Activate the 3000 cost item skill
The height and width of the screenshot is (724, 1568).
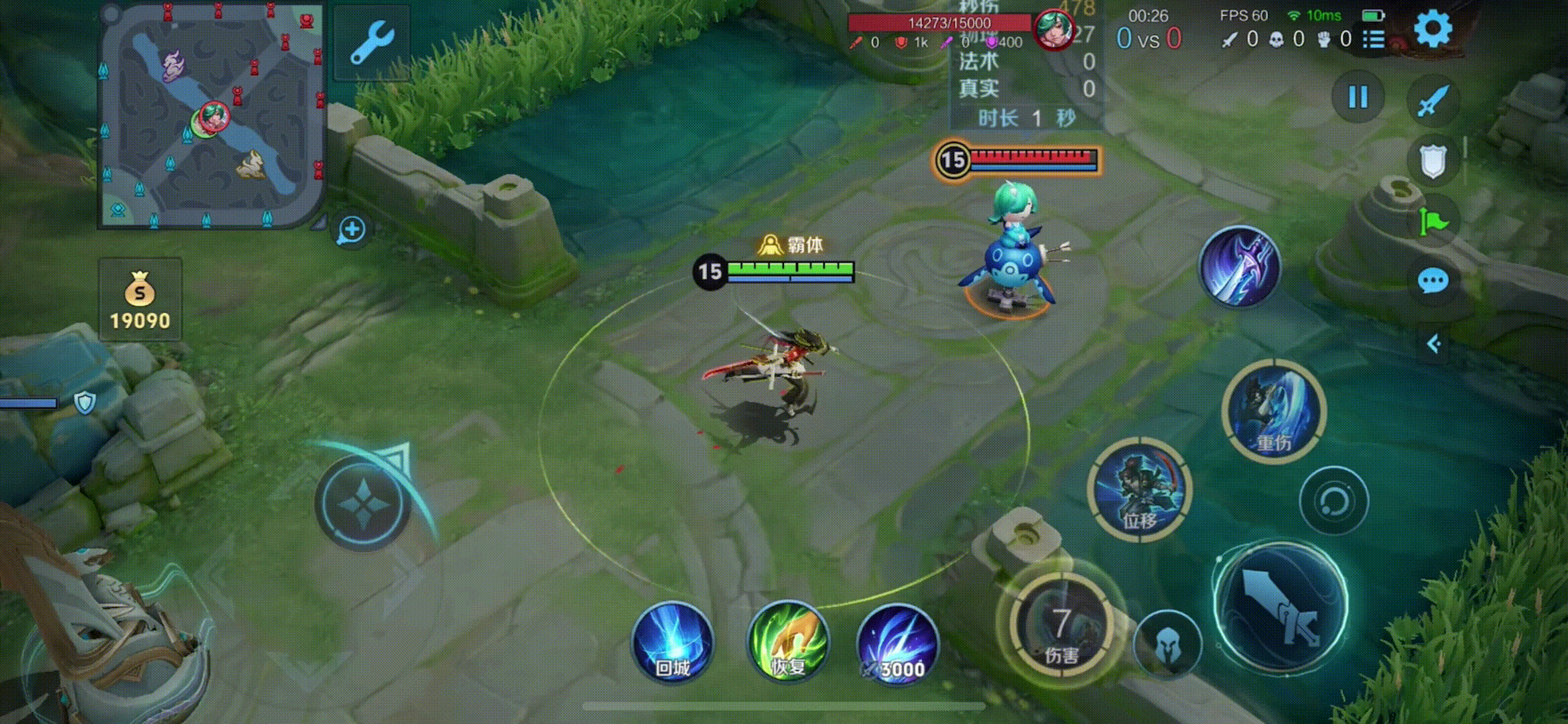click(898, 644)
